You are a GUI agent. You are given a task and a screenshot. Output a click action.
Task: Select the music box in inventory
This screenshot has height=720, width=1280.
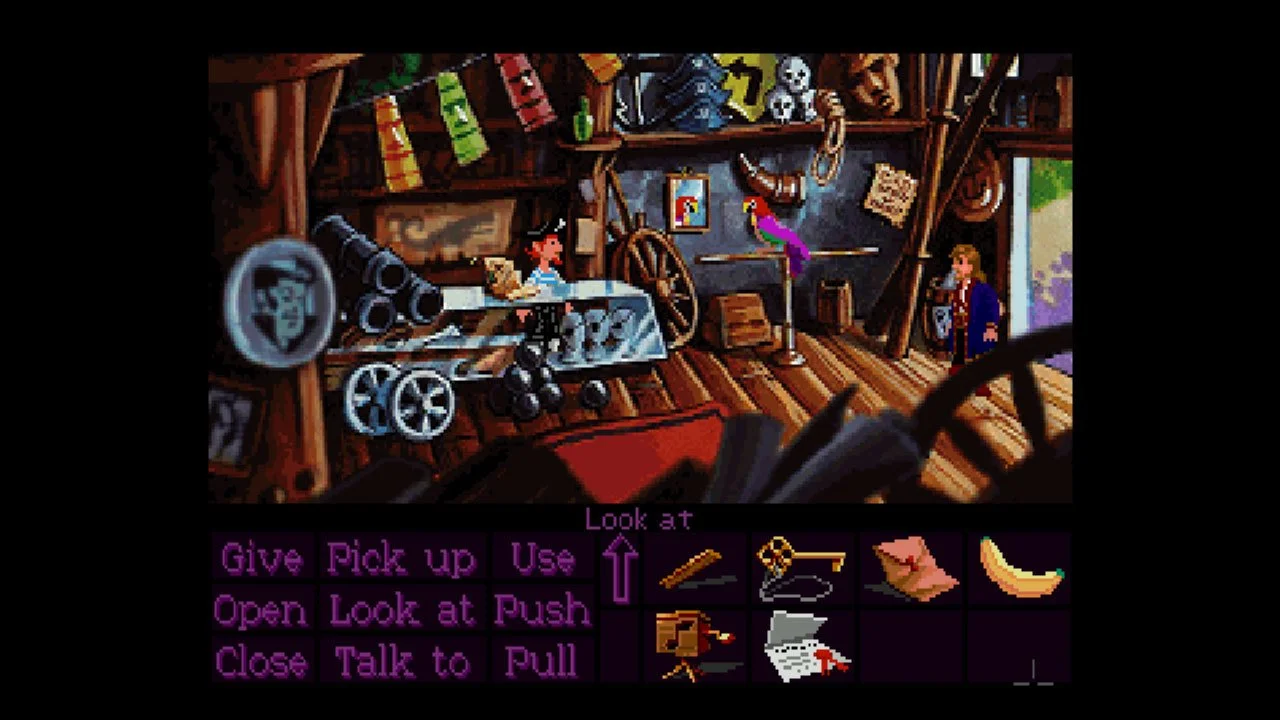pyautogui.click(x=697, y=645)
